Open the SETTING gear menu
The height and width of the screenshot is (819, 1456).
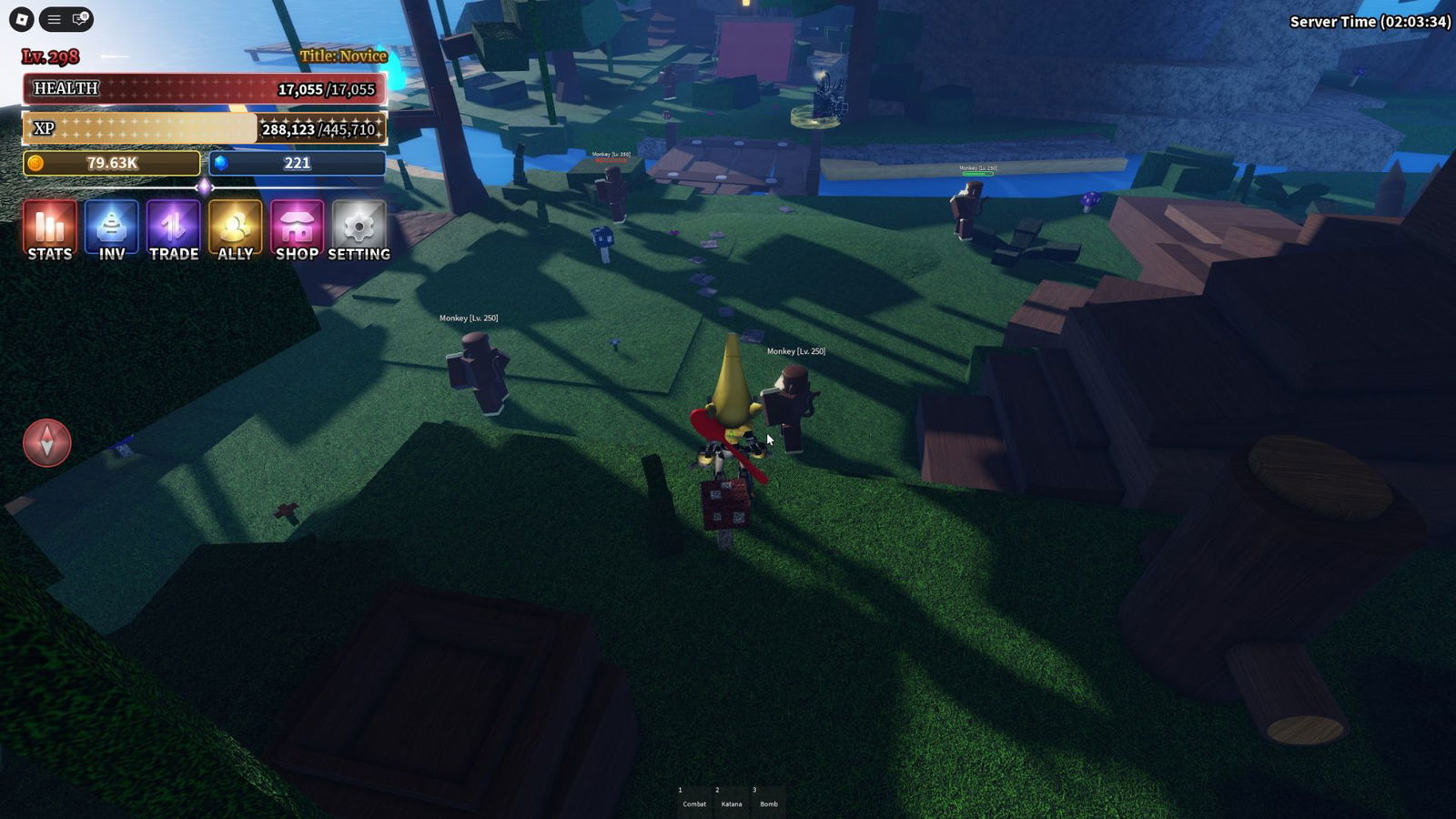[x=359, y=231]
